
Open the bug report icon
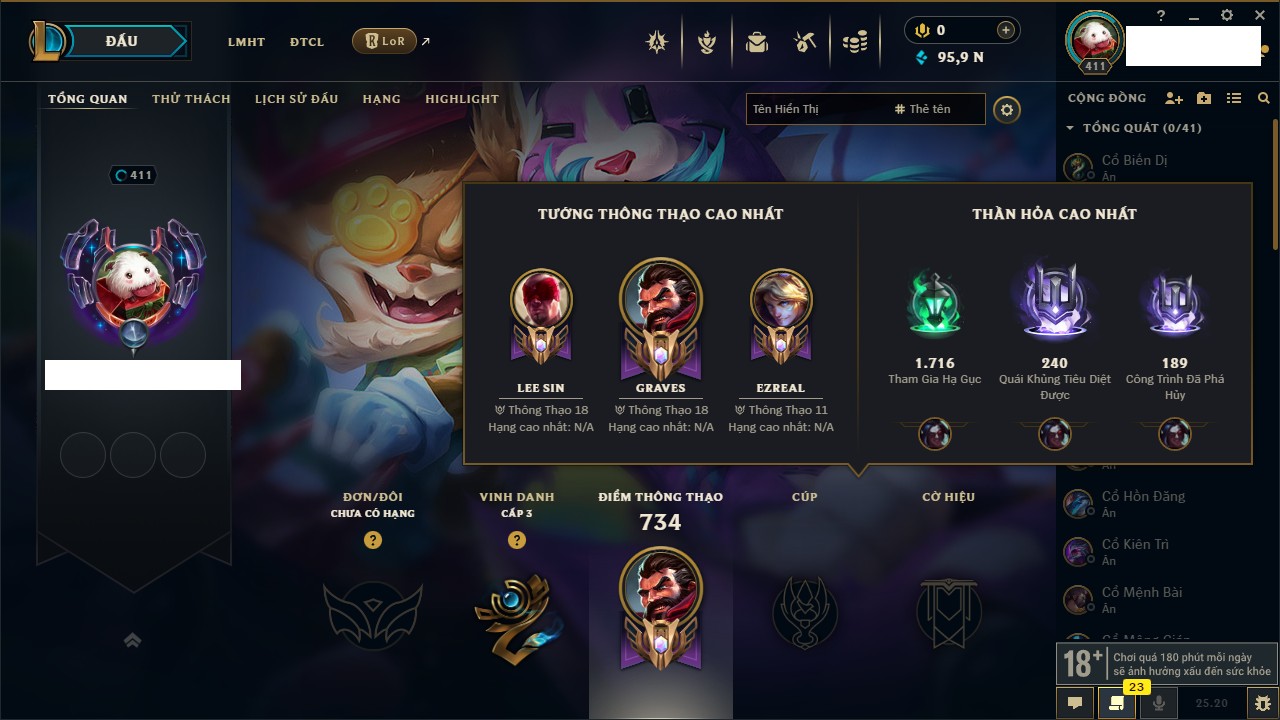pos(1262,703)
